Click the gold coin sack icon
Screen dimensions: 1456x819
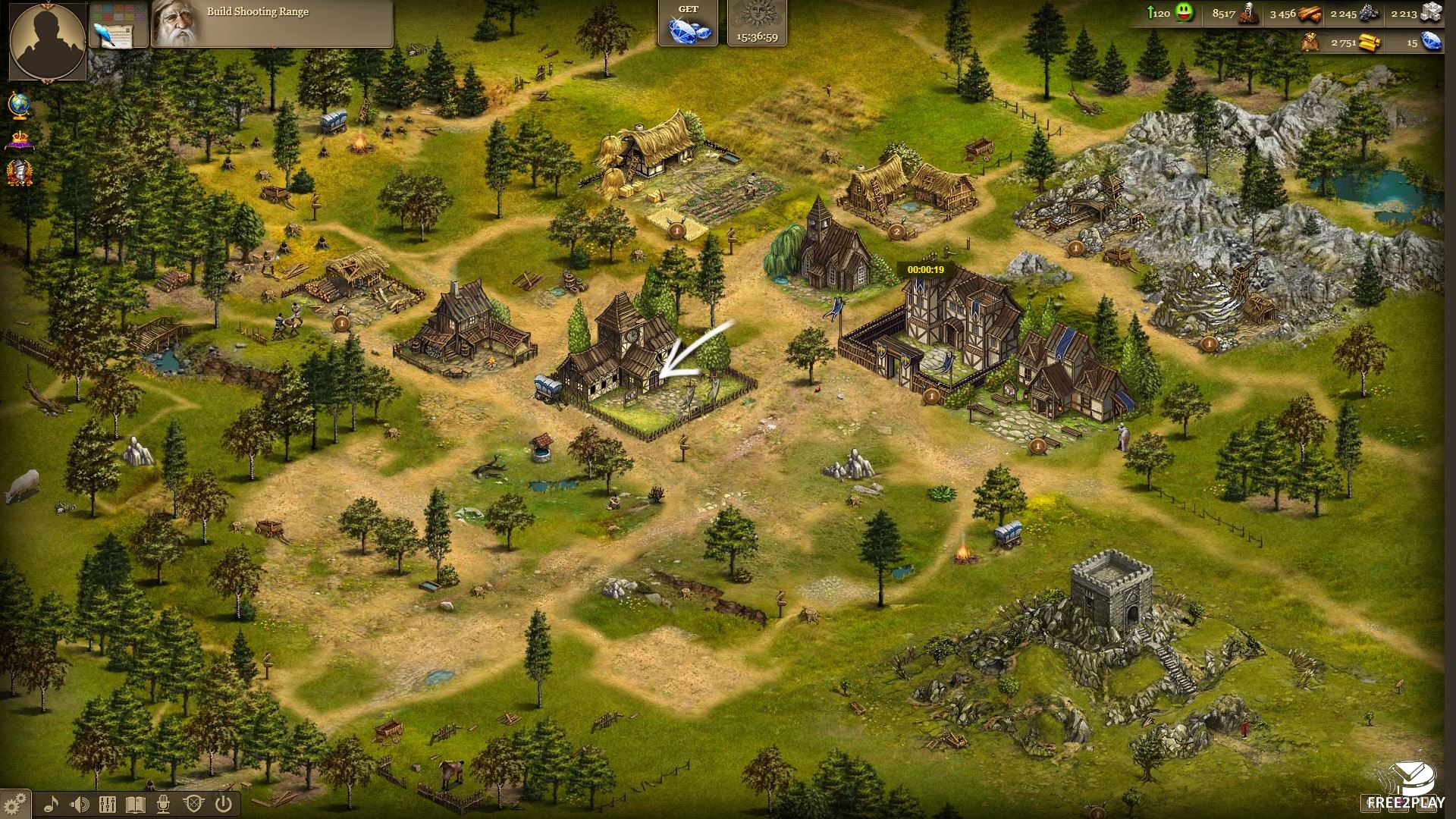[1310, 42]
